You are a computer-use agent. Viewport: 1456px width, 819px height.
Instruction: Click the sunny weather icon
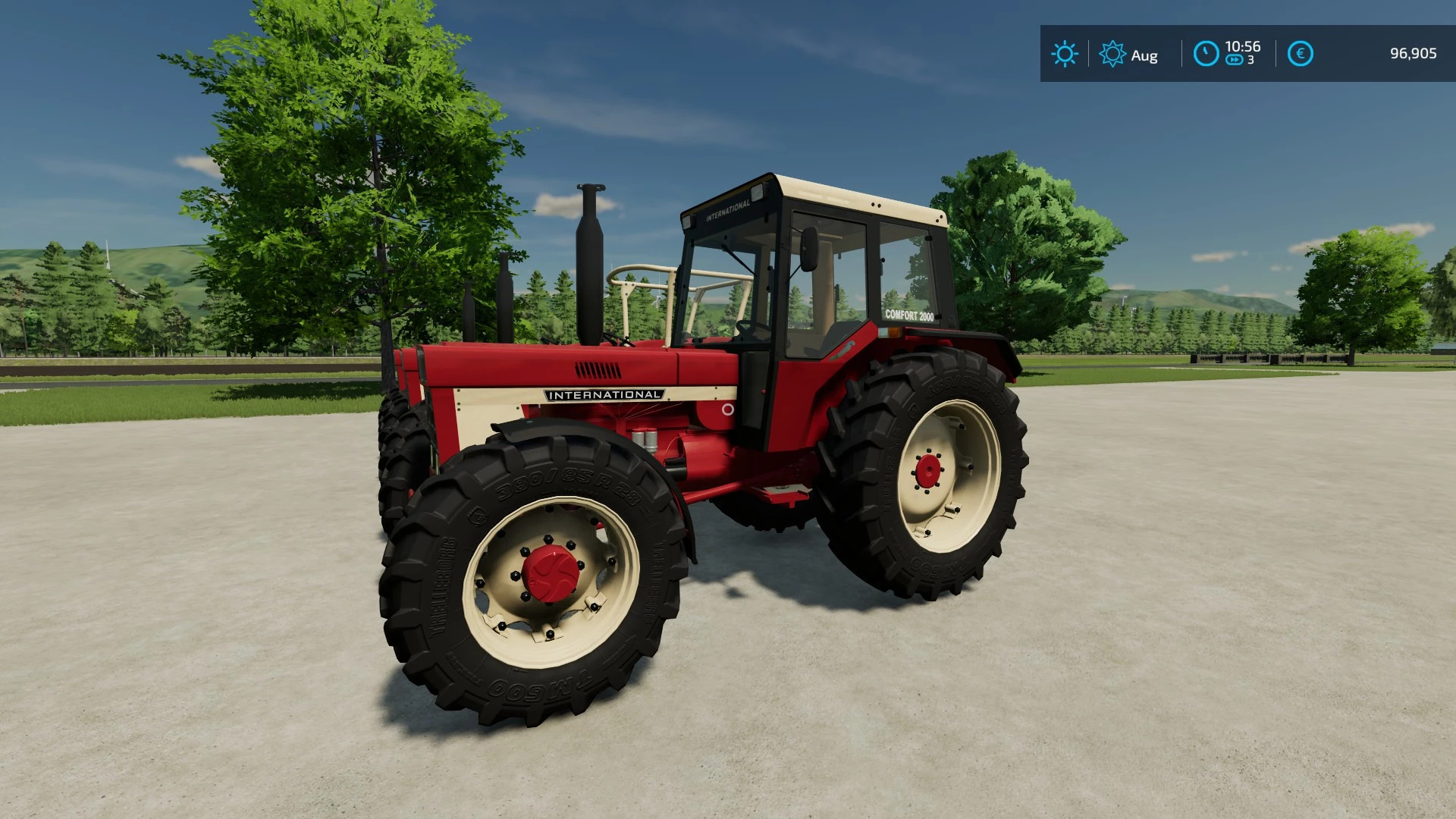pos(1064,54)
